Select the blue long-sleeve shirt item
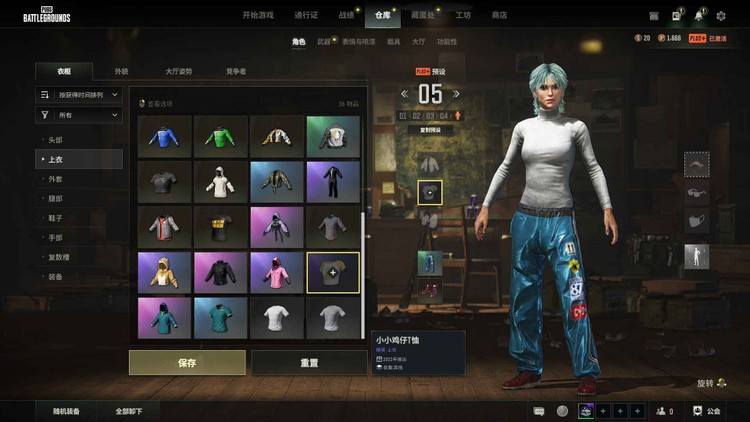The height and width of the screenshot is (422, 750). 164,135
